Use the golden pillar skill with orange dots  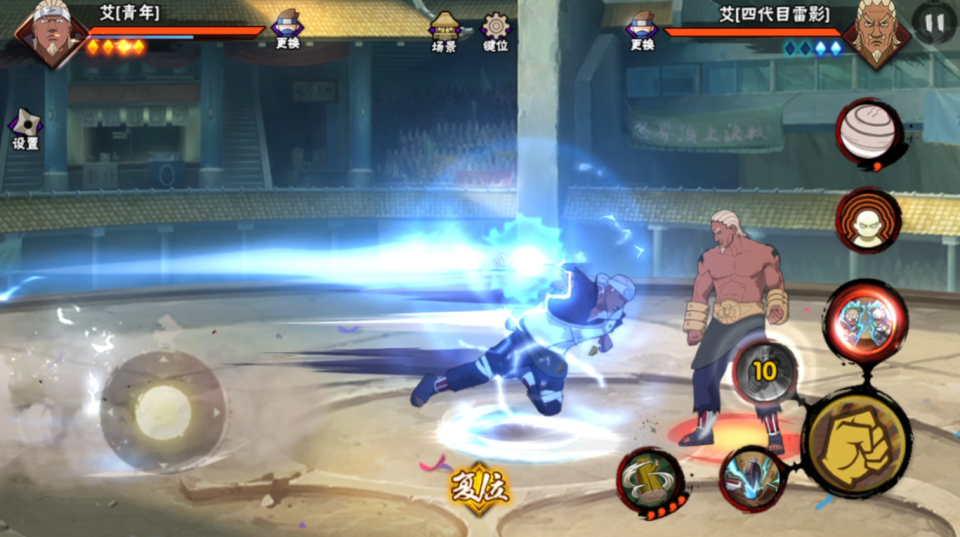[650, 481]
